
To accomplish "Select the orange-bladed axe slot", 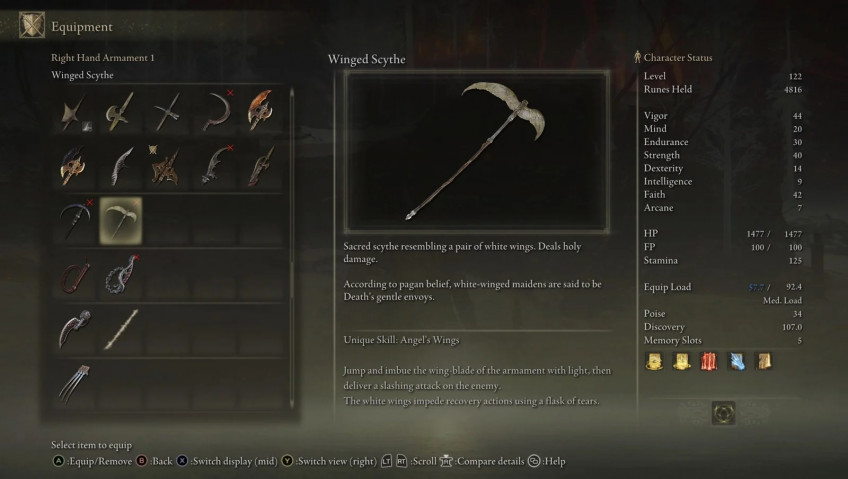I will click(260, 111).
